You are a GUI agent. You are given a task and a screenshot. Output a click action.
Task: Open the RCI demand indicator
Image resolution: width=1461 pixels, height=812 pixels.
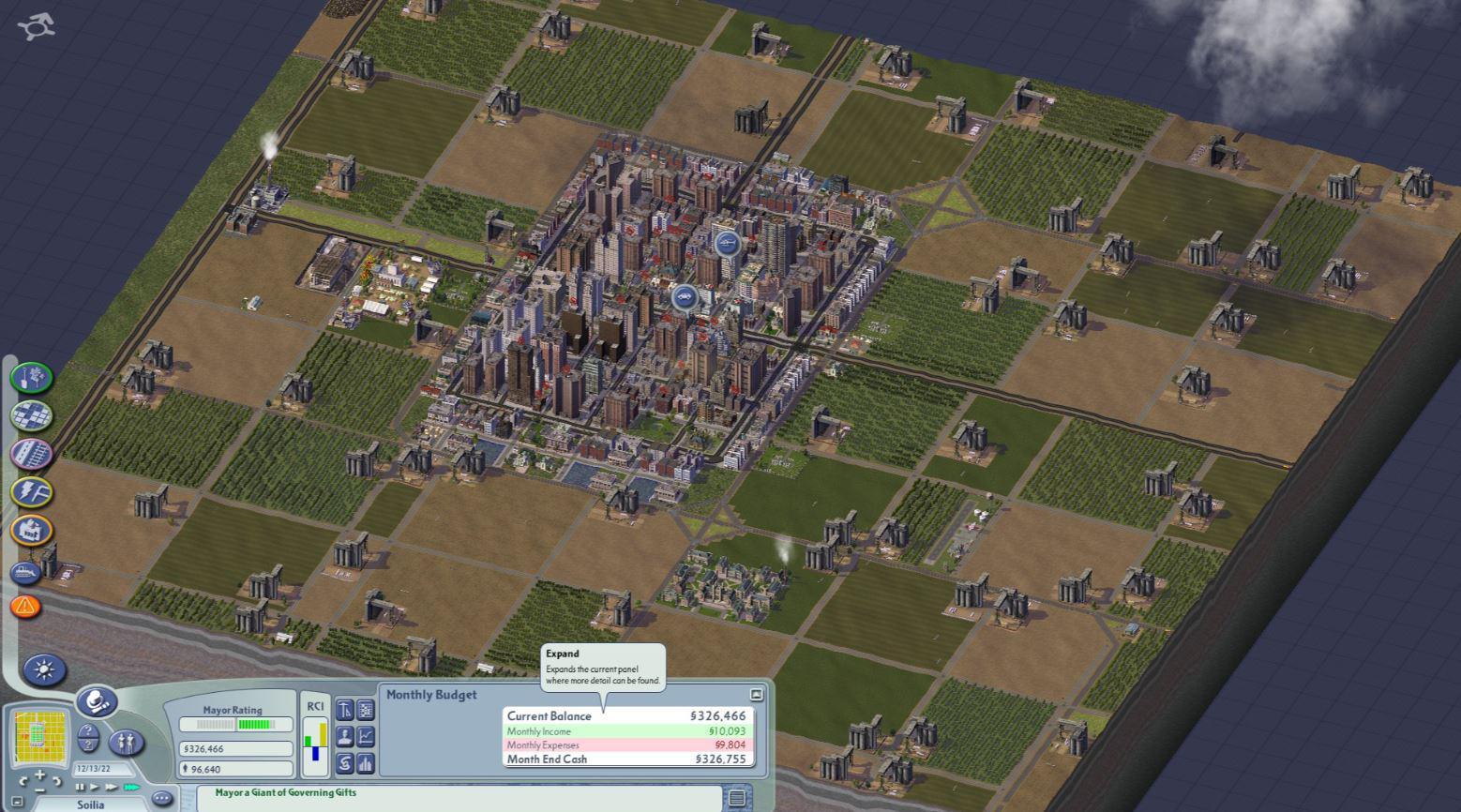(x=315, y=737)
